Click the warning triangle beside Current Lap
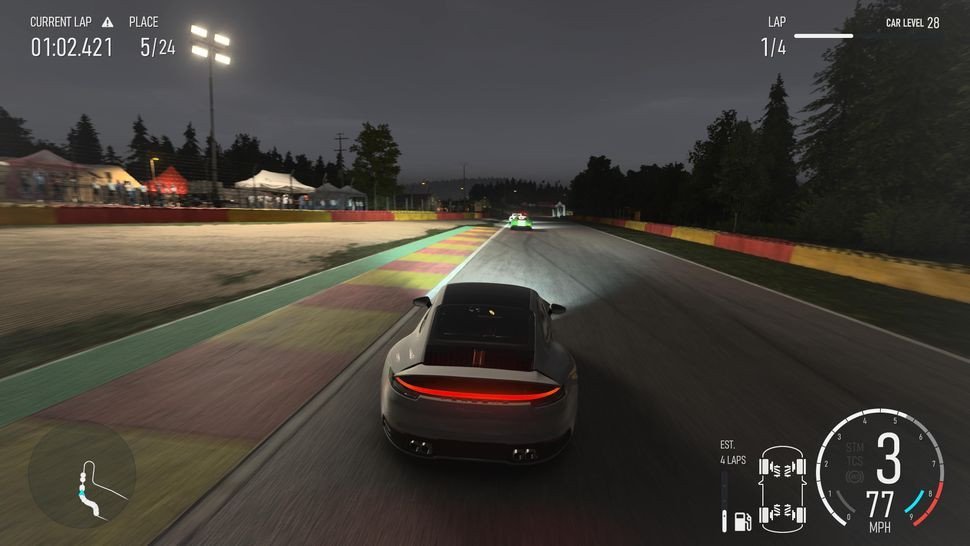 (107, 22)
